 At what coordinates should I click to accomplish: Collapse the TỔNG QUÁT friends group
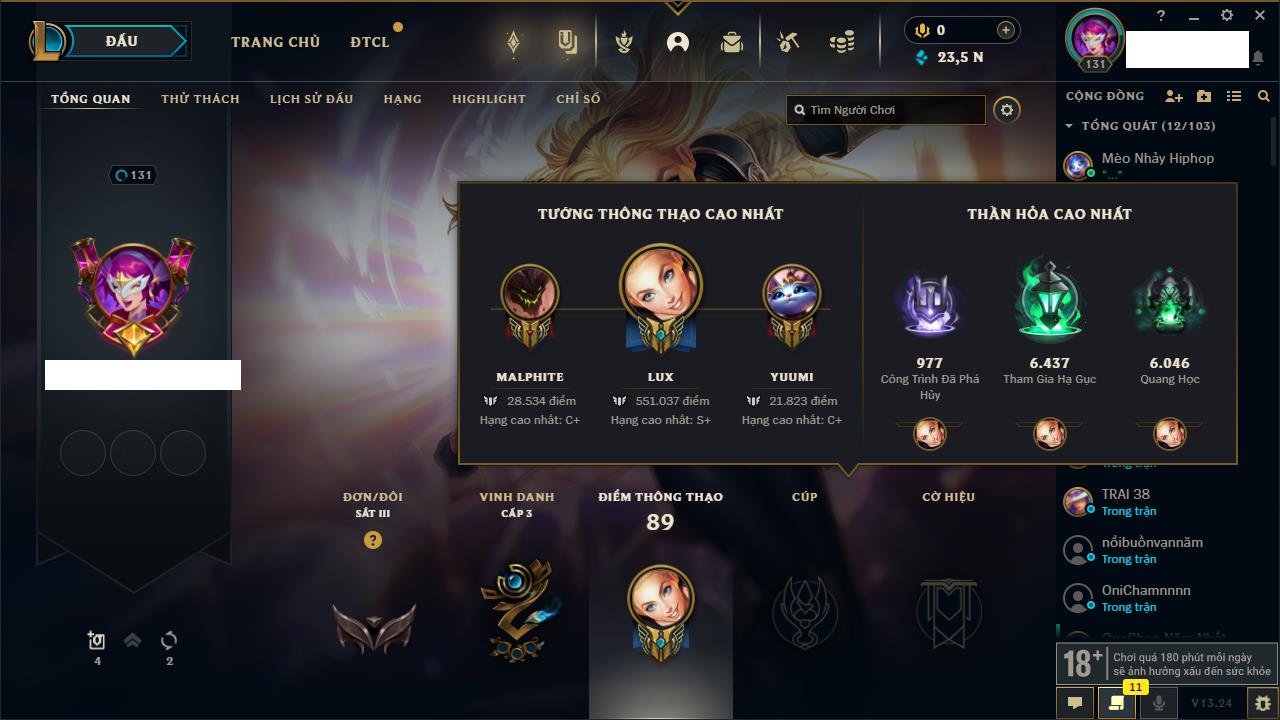(x=1069, y=126)
